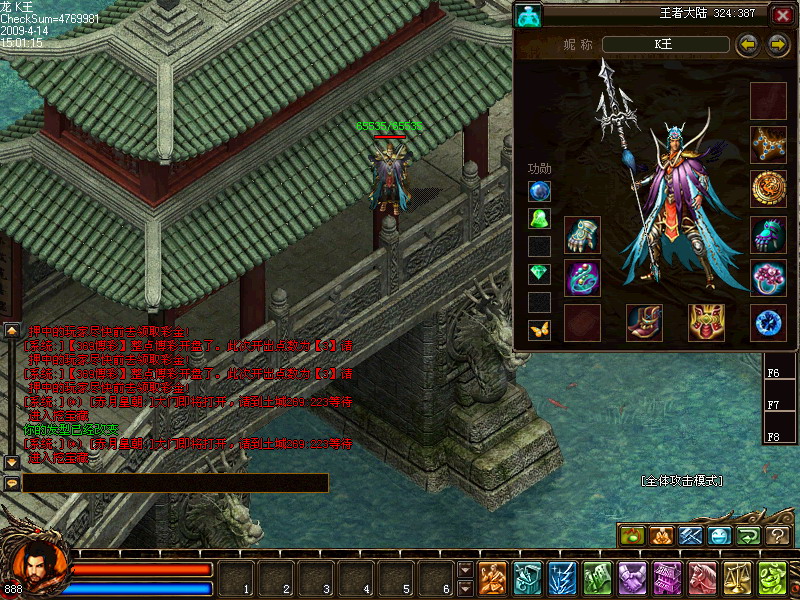
Task: Open the help question mark button
Action: 778,536
